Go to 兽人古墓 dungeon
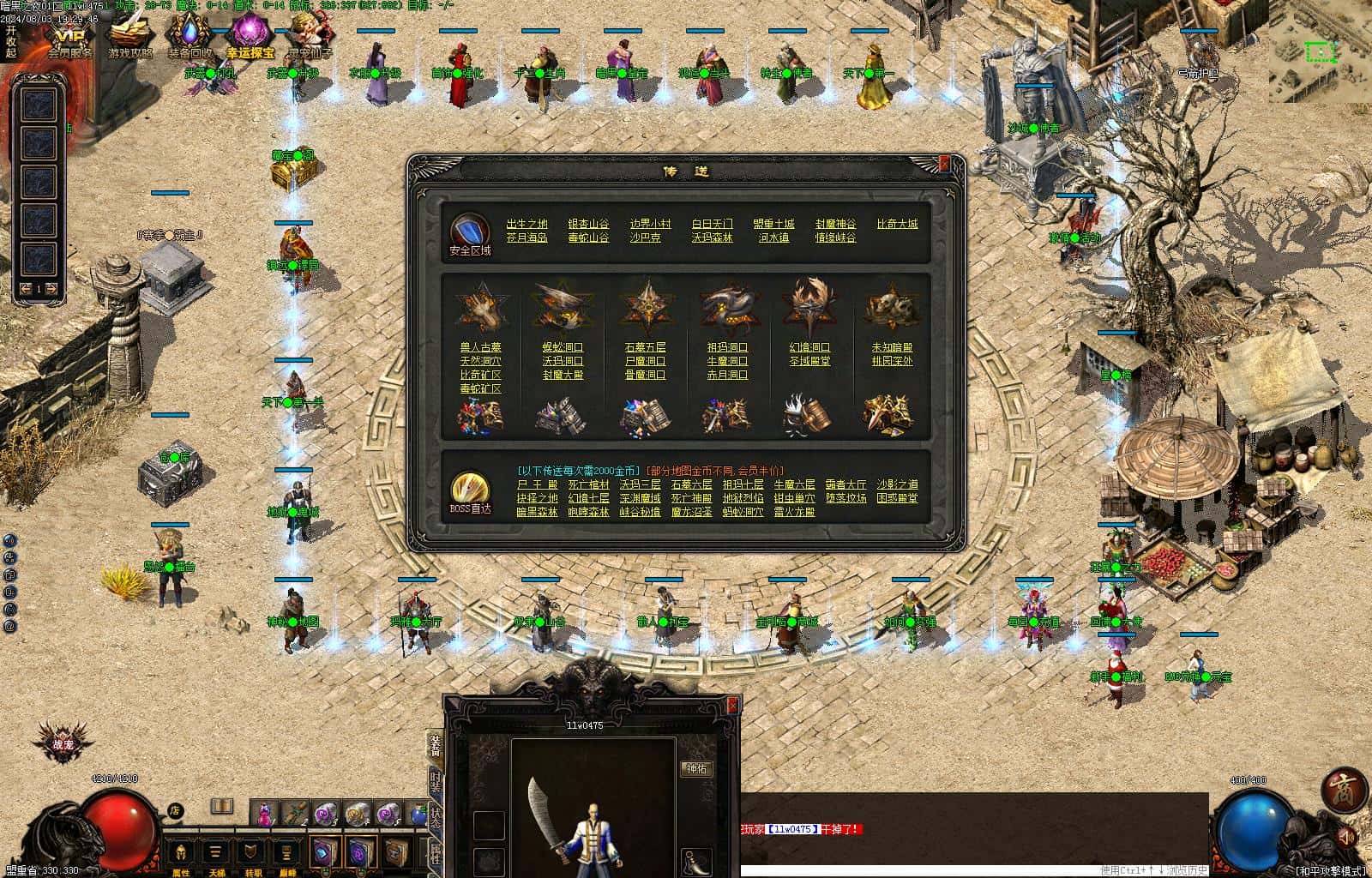 pos(480,347)
